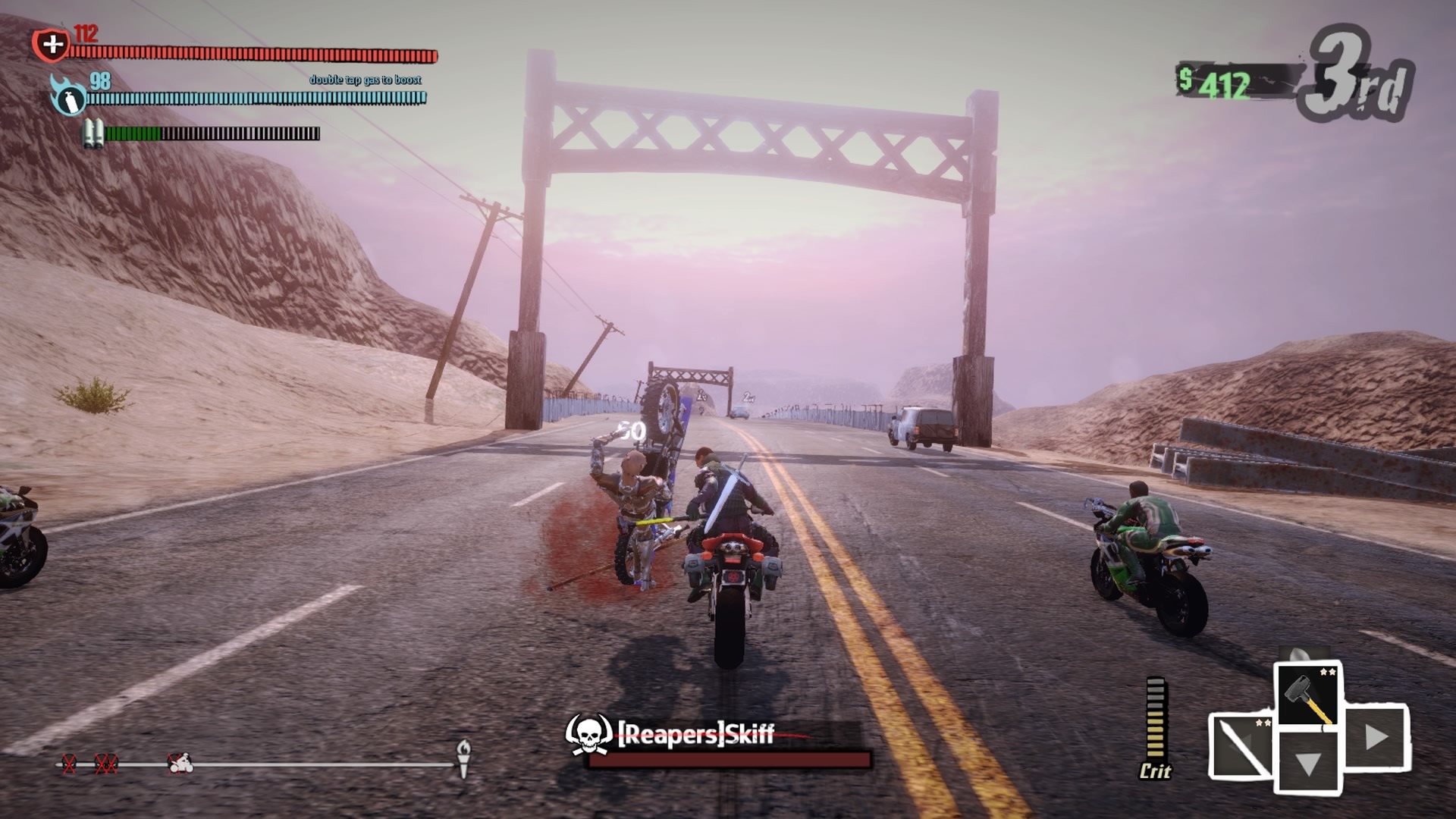Click the blue flame nitro icon

tap(68, 97)
